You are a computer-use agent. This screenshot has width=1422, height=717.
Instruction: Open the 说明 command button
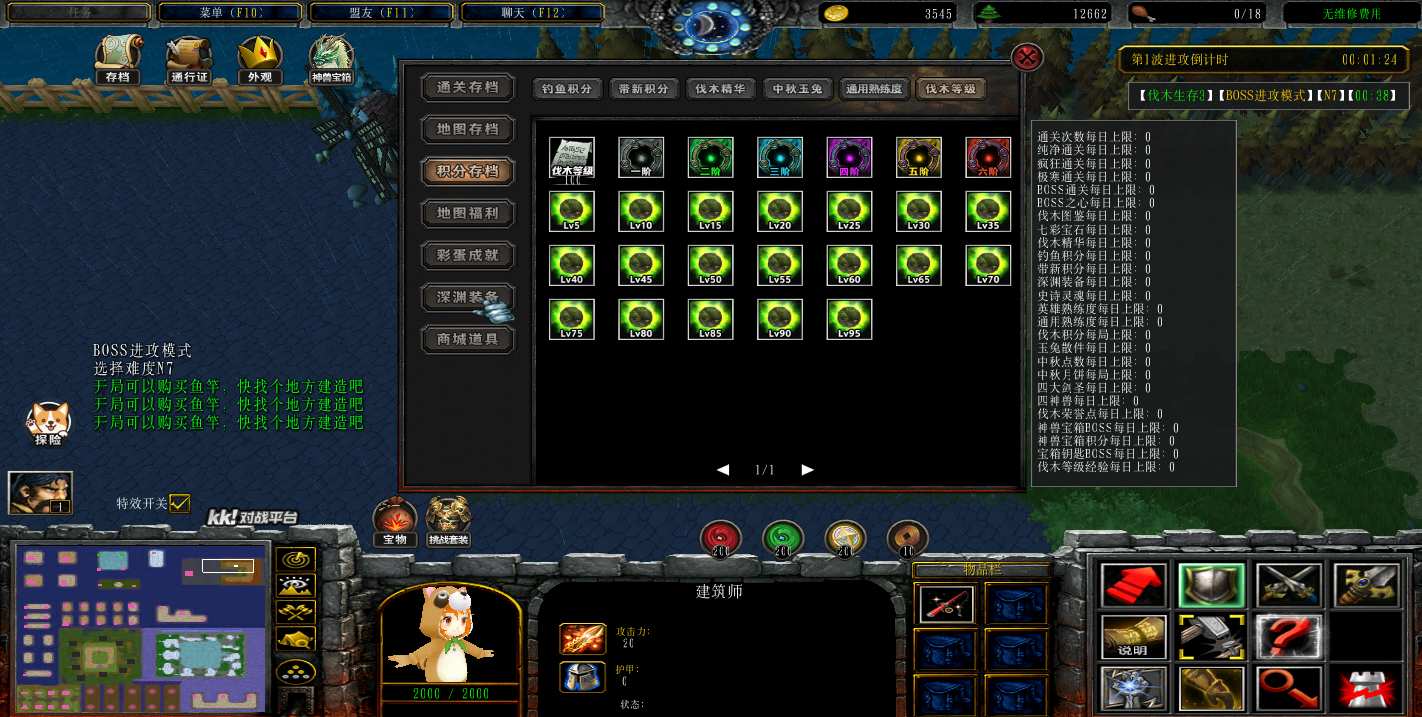click(x=1133, y=637)
